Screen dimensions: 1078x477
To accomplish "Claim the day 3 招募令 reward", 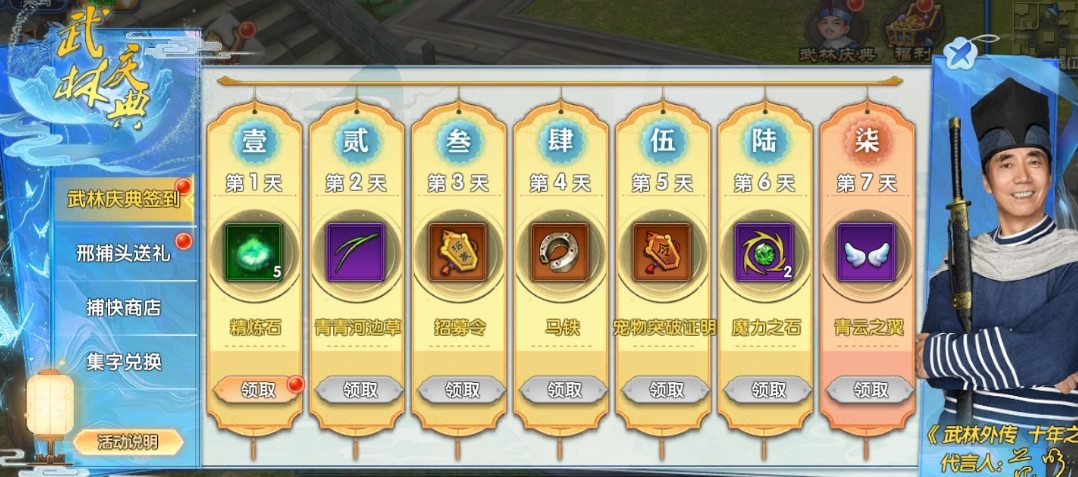I will (457, 389).
